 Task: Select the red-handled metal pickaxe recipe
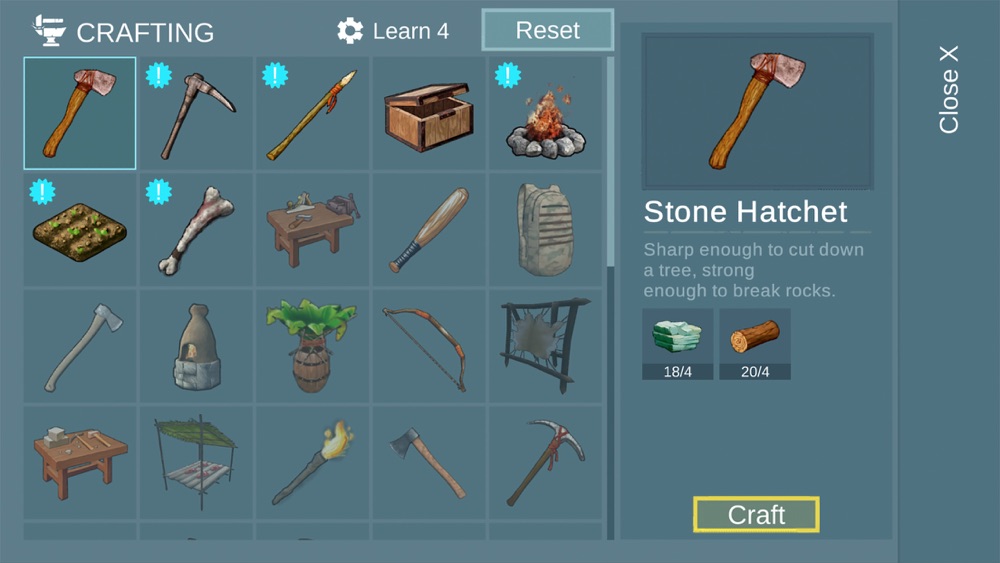coord(545,462)
